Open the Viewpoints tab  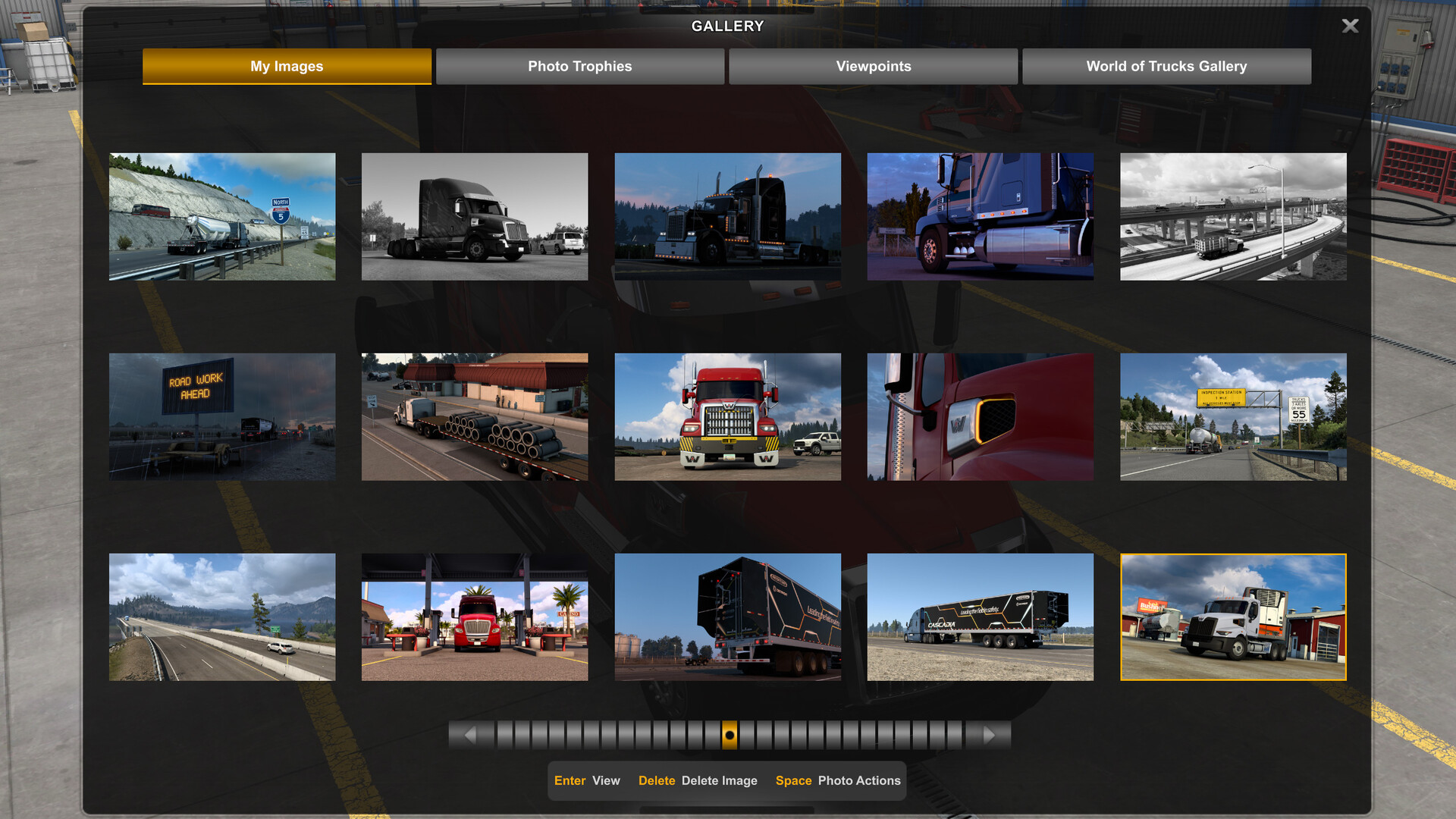873,66
